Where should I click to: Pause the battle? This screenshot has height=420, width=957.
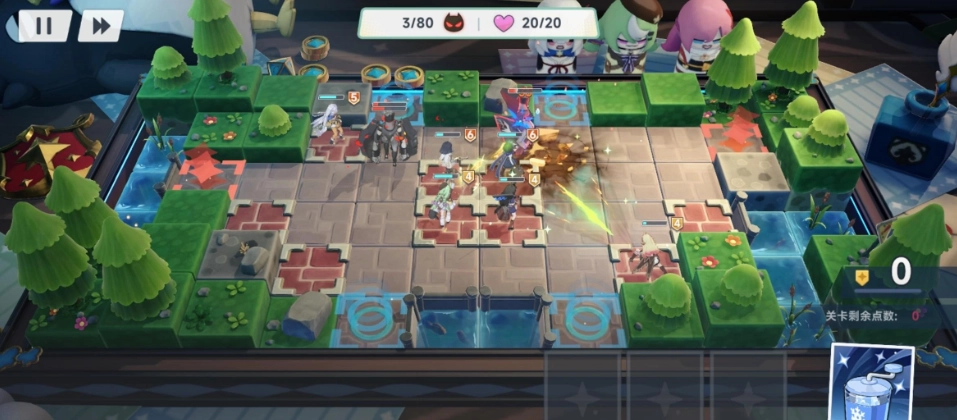pyautogui.click(x=44, y=25)
